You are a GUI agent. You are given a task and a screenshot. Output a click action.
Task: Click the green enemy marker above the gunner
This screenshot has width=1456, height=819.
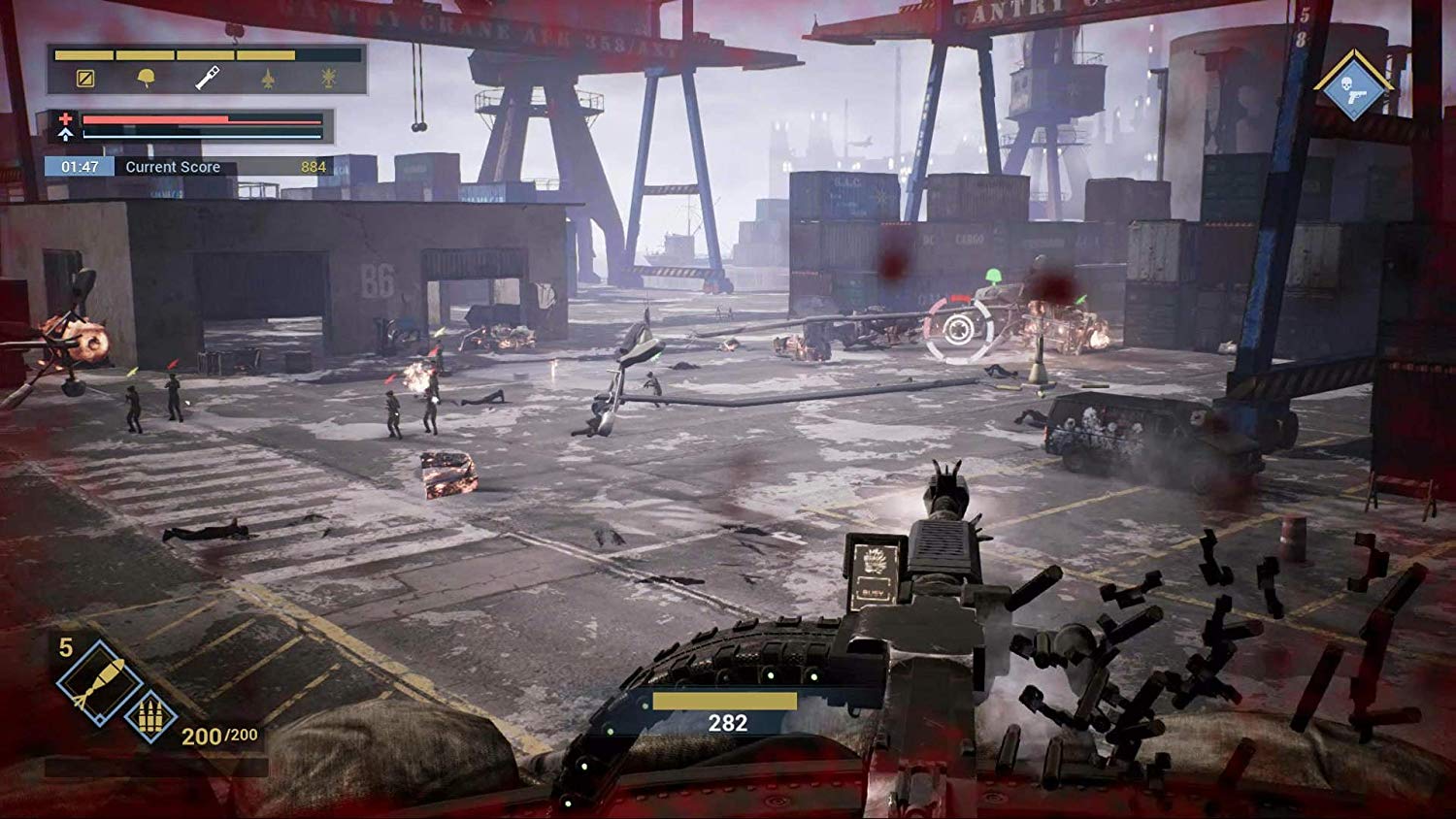993,277
